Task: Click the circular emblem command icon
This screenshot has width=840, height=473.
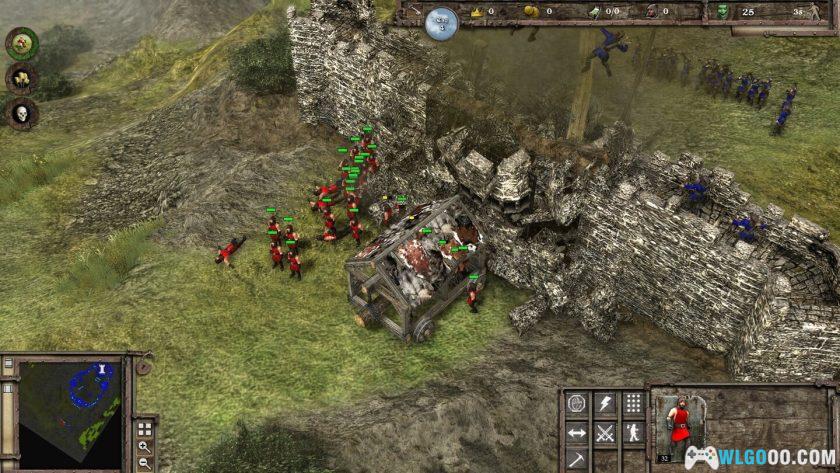Action: pos(577,404)
